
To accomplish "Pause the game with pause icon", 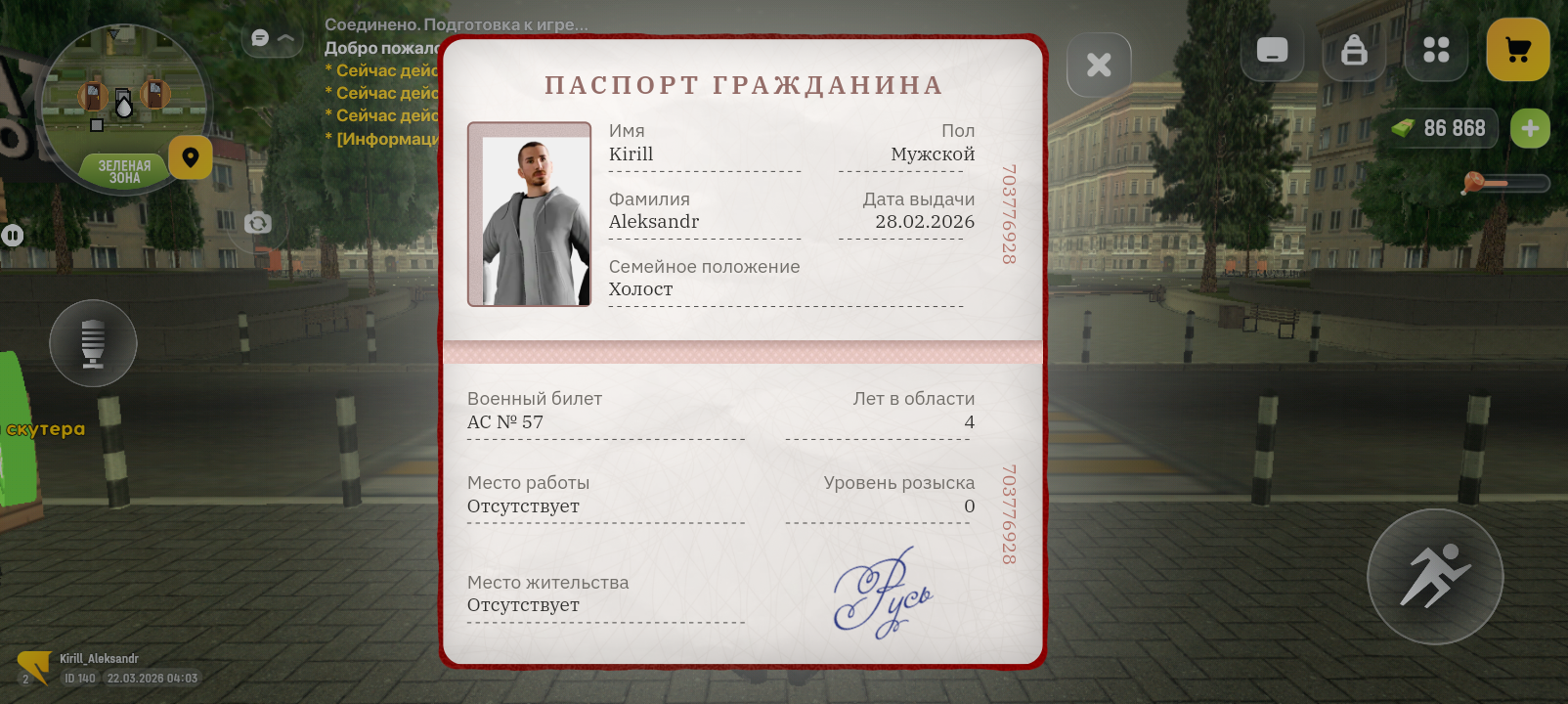I will (12, 235).
